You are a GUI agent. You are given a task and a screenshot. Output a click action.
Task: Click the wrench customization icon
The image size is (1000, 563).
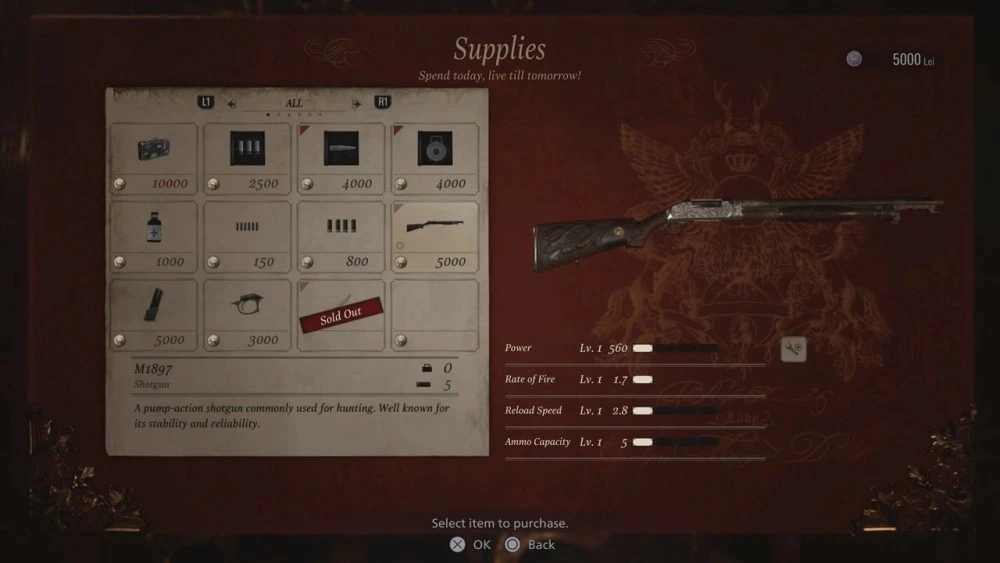(793, 349)
